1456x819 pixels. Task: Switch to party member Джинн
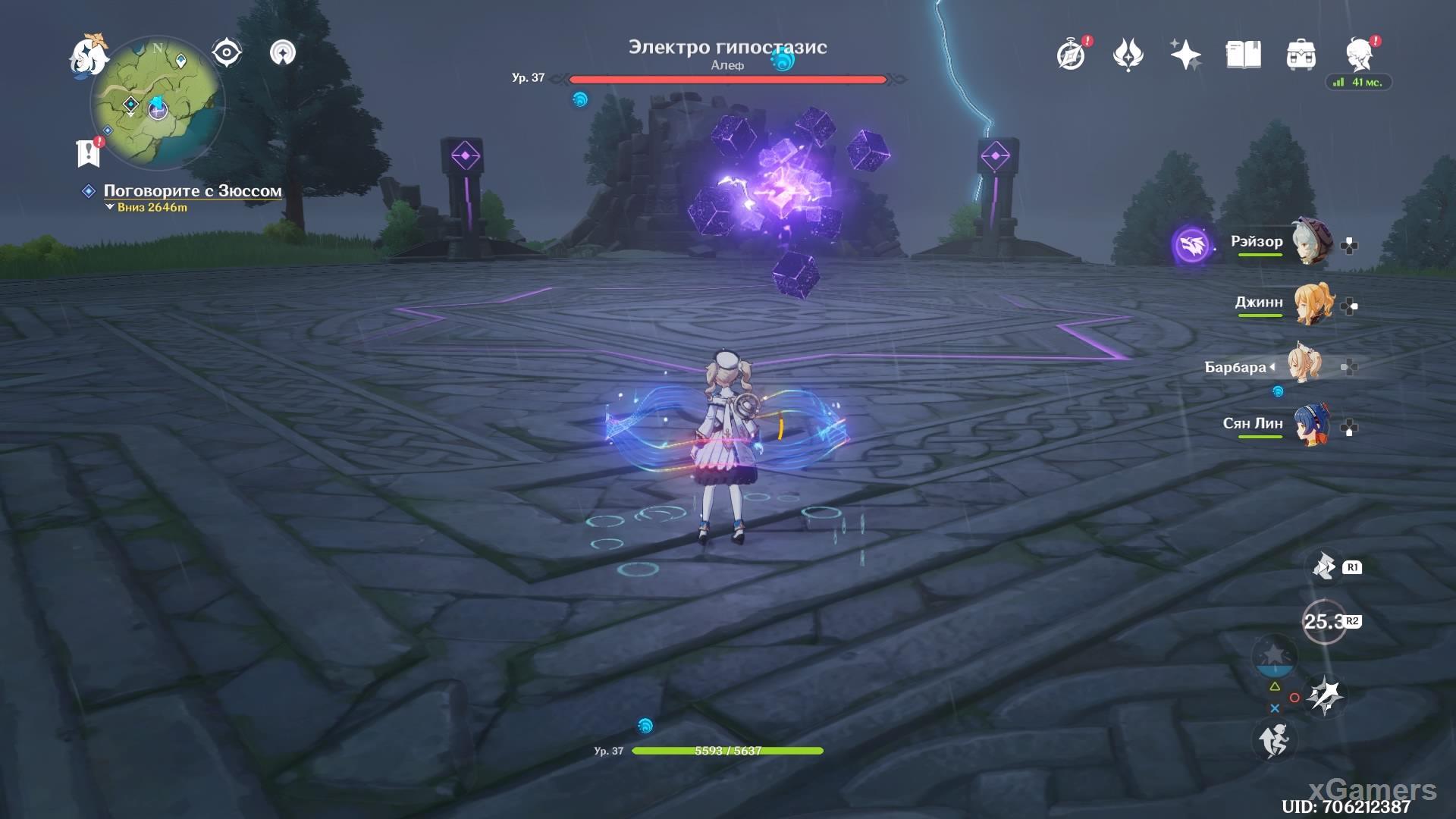pos(1312,303)
